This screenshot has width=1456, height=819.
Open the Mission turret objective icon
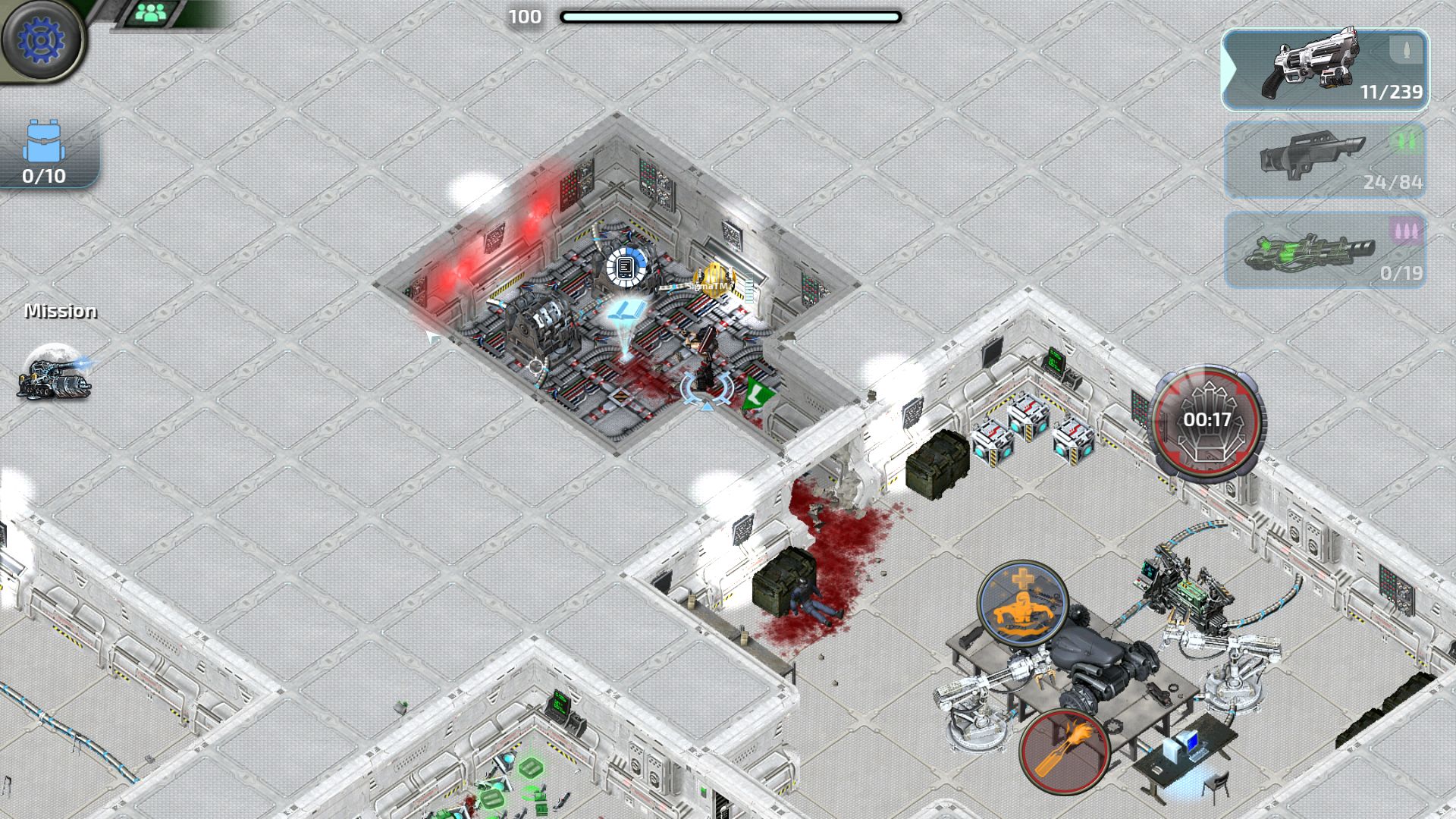coord(55,373)
